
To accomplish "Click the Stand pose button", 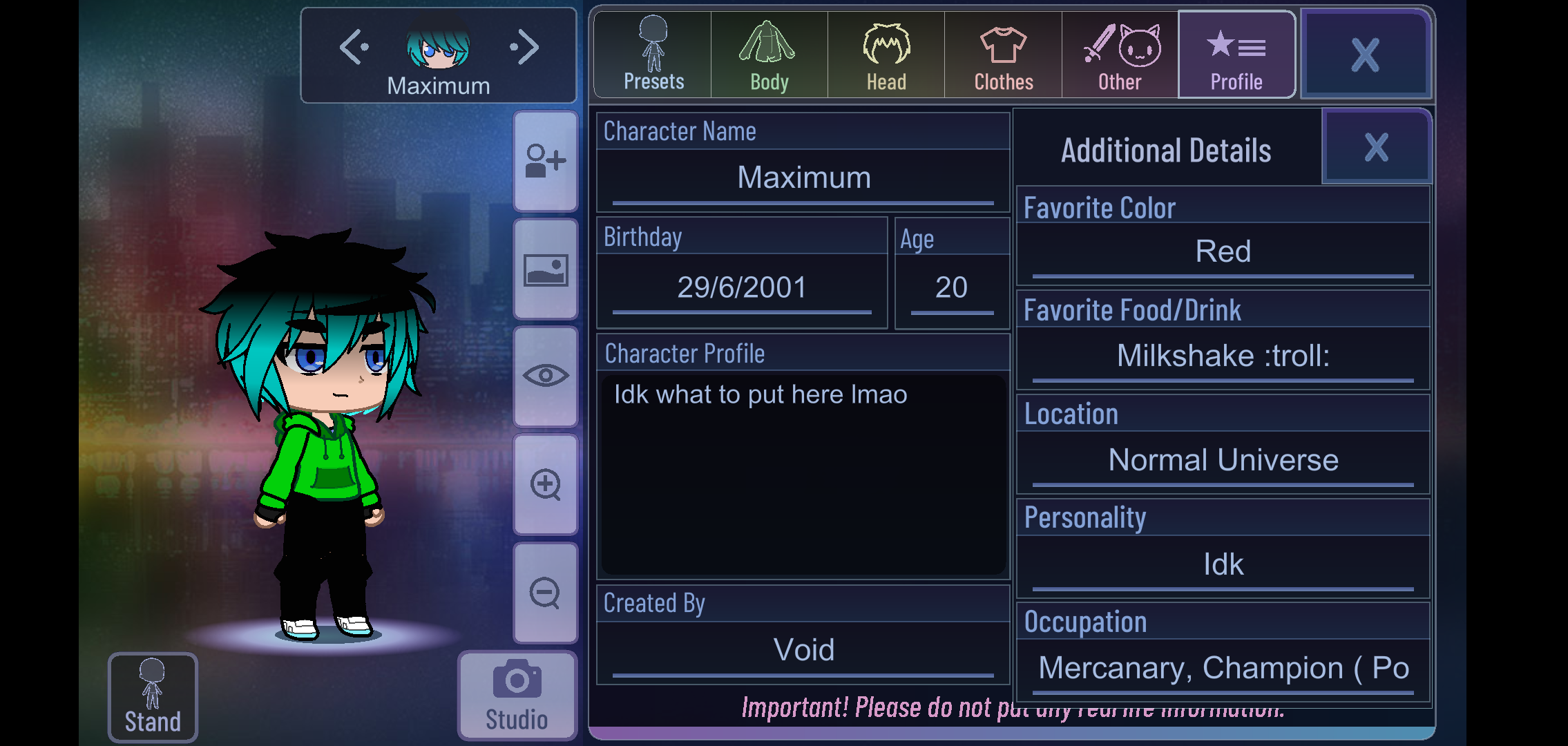I will [153, 696].
